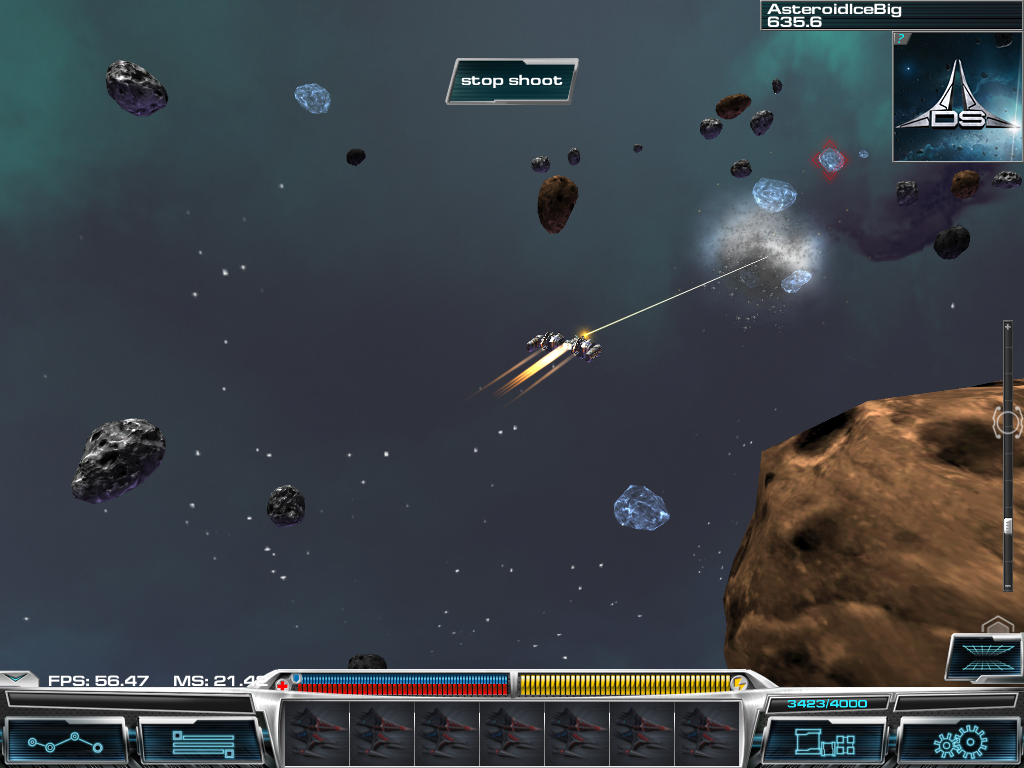
Task: Toggle the perspective grid view button
Action: [x=983, y=657]
